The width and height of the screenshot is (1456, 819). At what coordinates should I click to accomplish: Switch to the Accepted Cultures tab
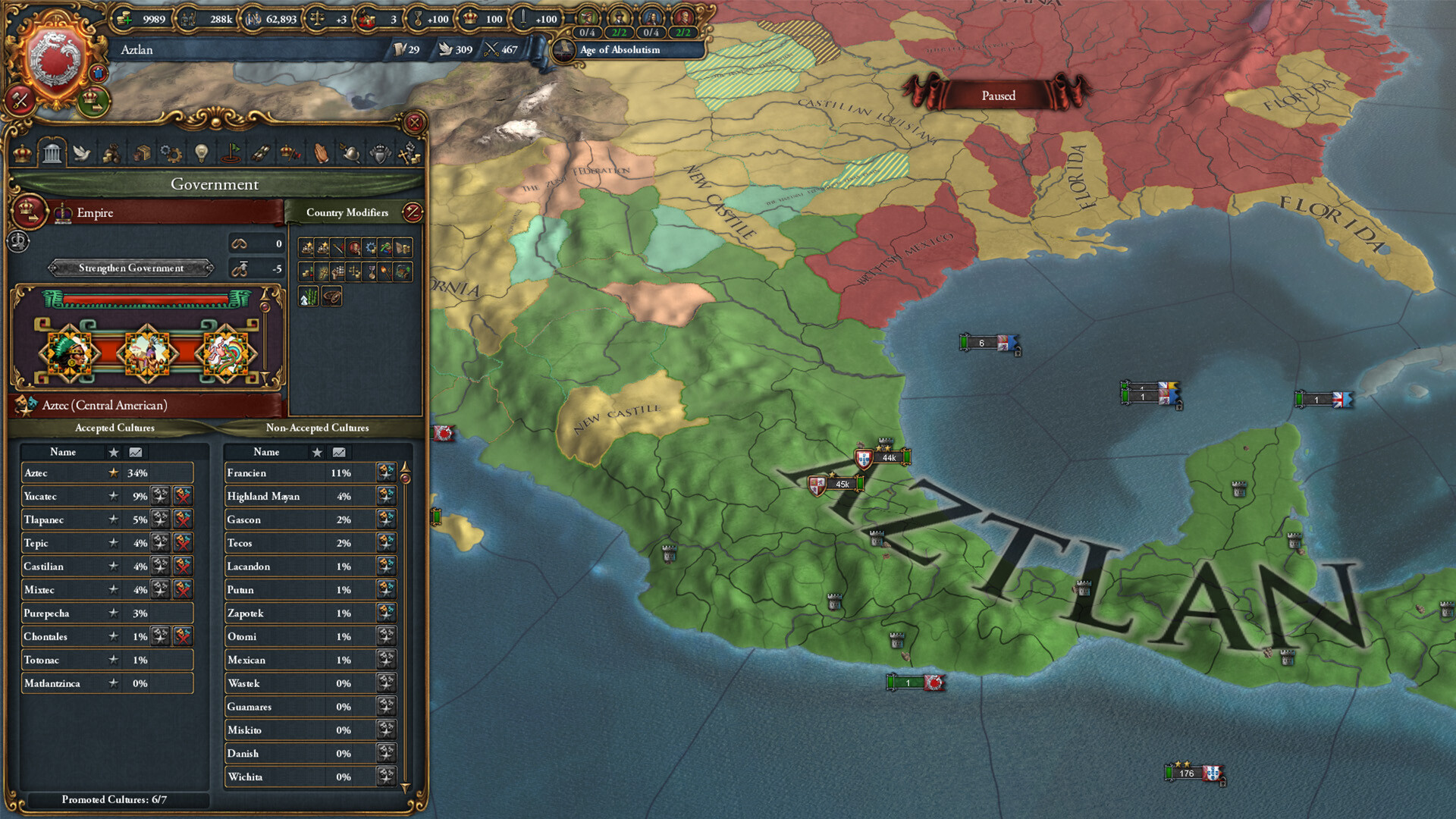coord(114,428)
